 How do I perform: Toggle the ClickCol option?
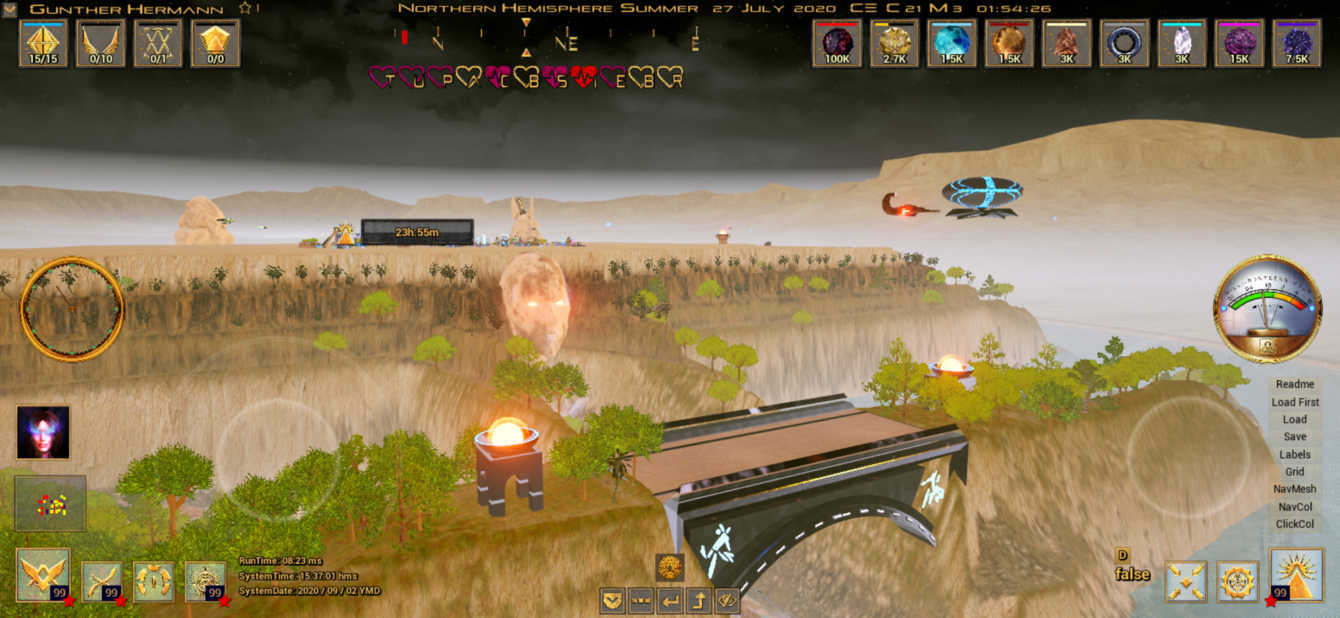[1295, 524]
